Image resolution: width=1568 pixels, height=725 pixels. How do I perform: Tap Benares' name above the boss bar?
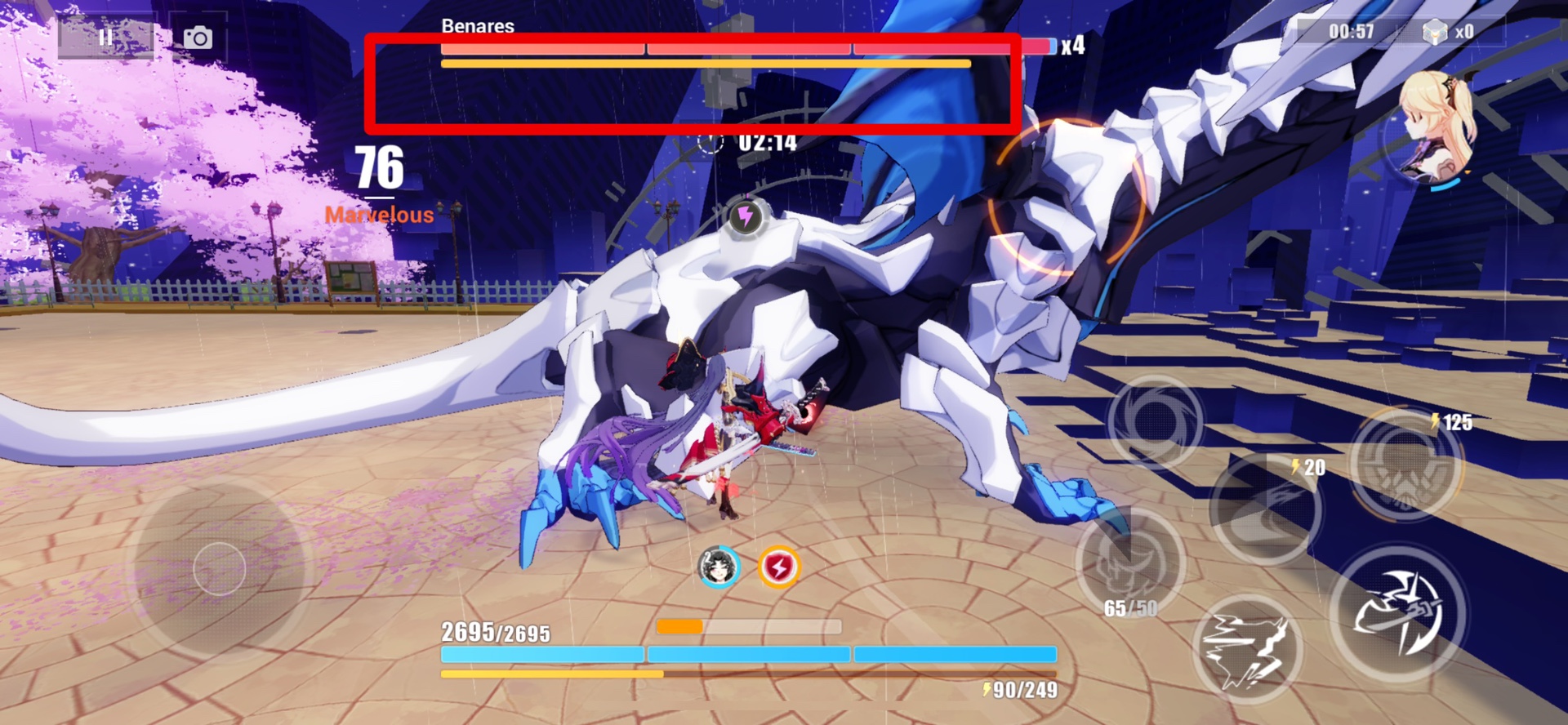(477, 27)
